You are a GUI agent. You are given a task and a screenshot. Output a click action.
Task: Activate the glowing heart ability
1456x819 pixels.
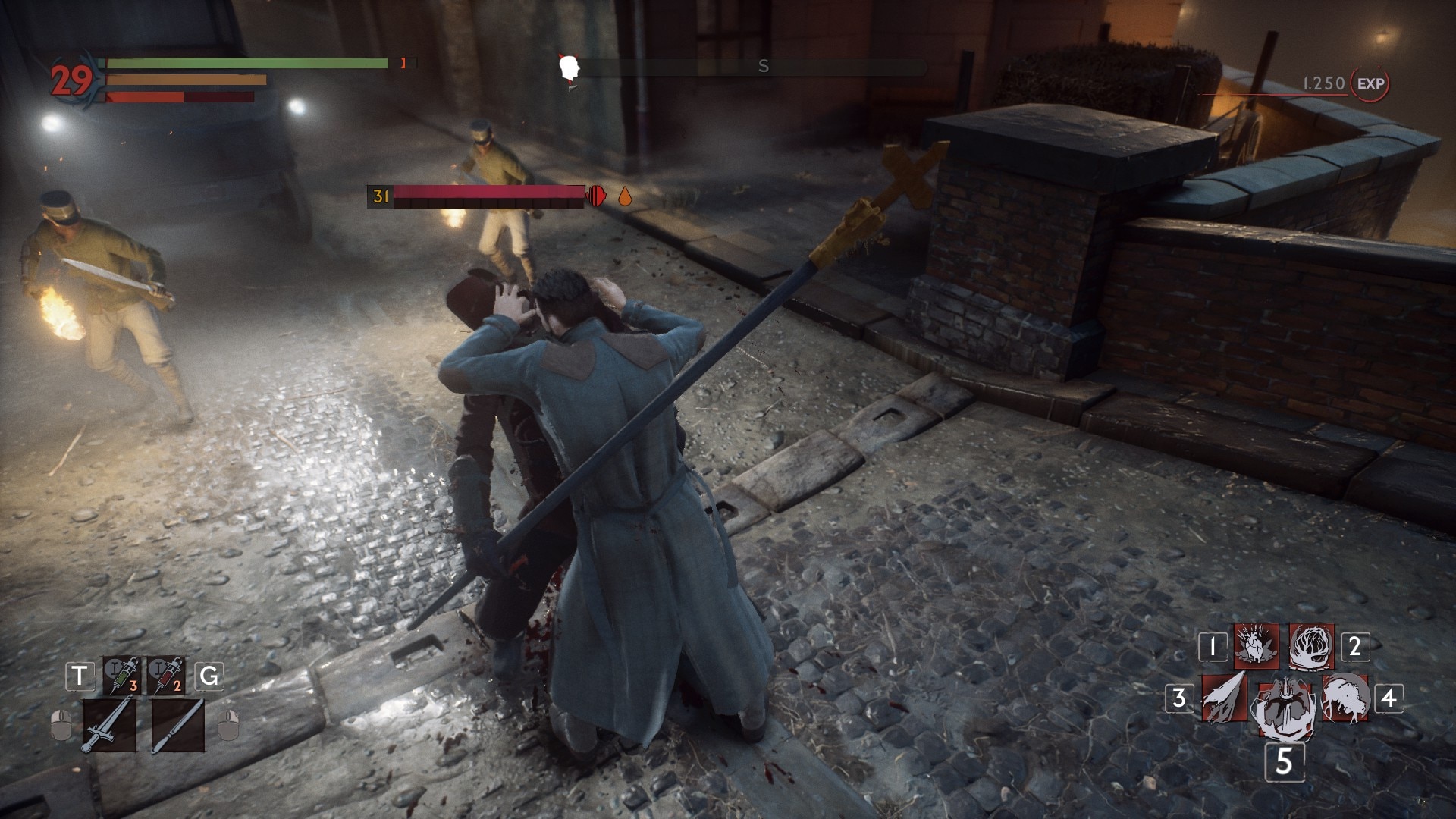tap(1256, 646)
